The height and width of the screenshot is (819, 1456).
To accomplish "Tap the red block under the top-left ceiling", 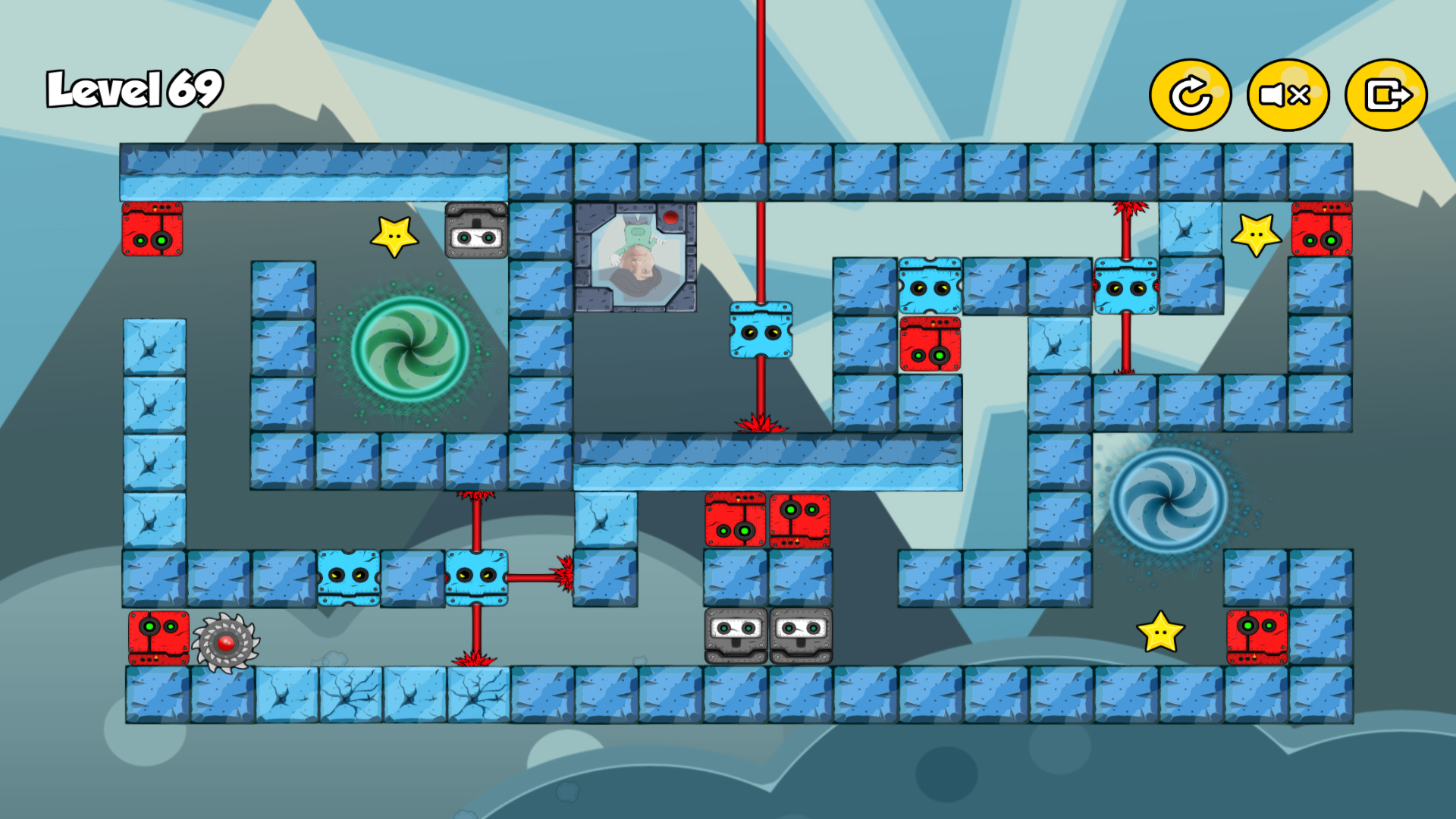I will pos(154,230).
